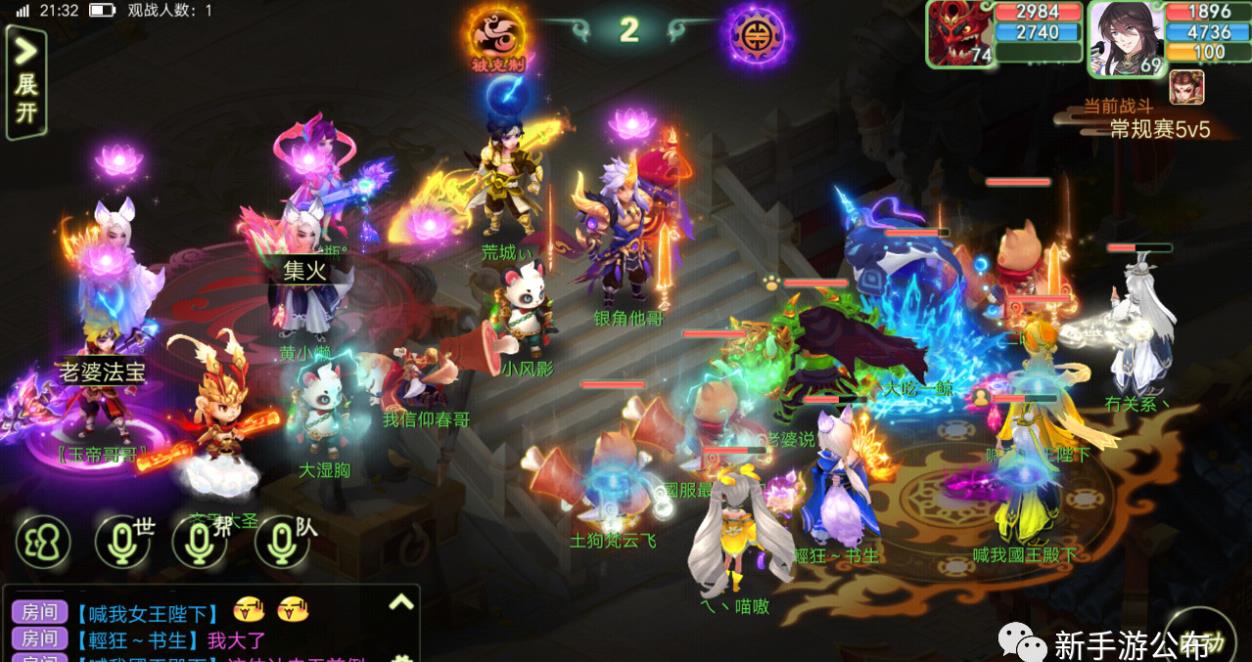
Task: Tap the purple faction emblem at top
Action: [x=757, y=35]
